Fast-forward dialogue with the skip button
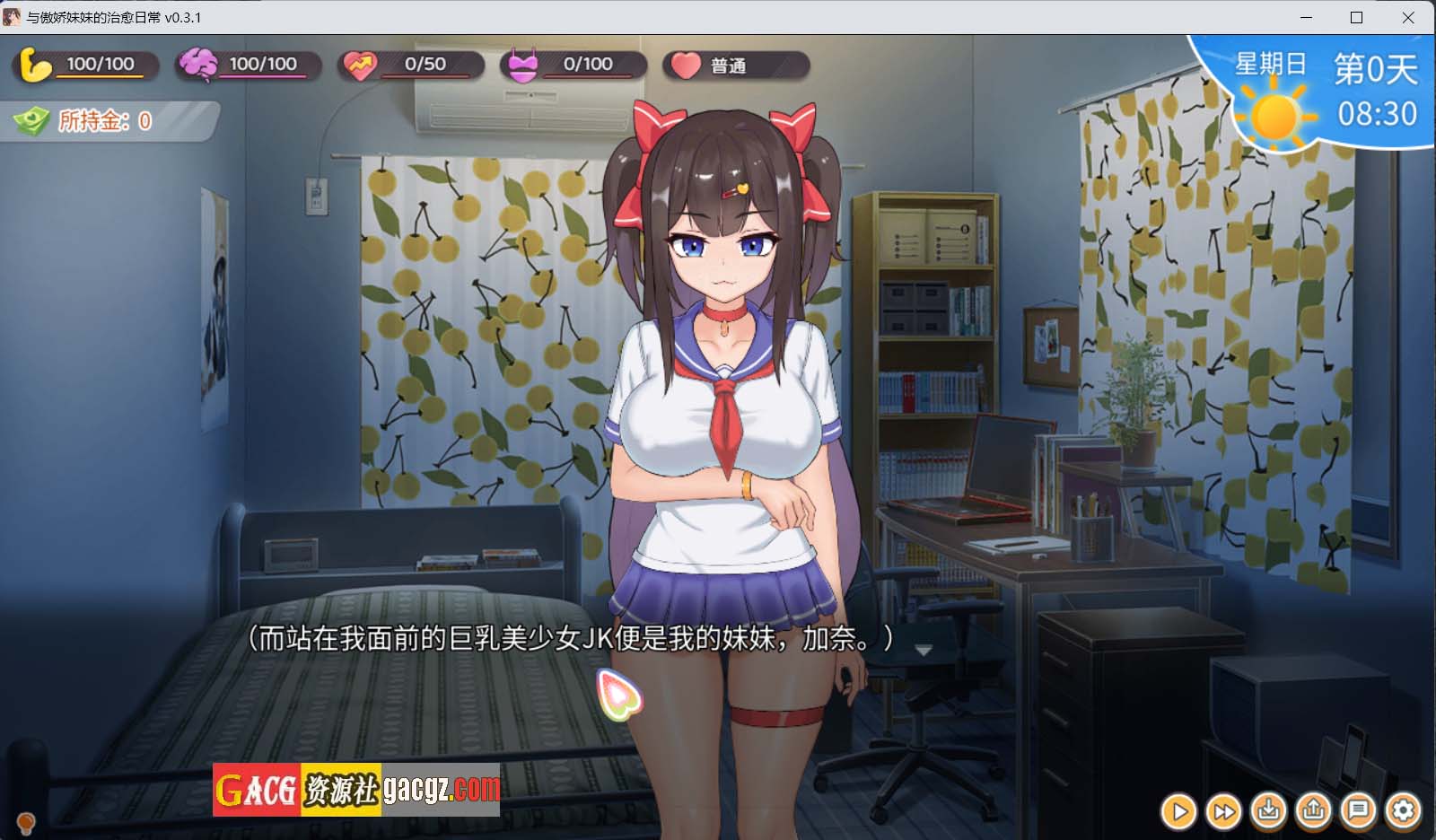 (x=1224, y=812)
